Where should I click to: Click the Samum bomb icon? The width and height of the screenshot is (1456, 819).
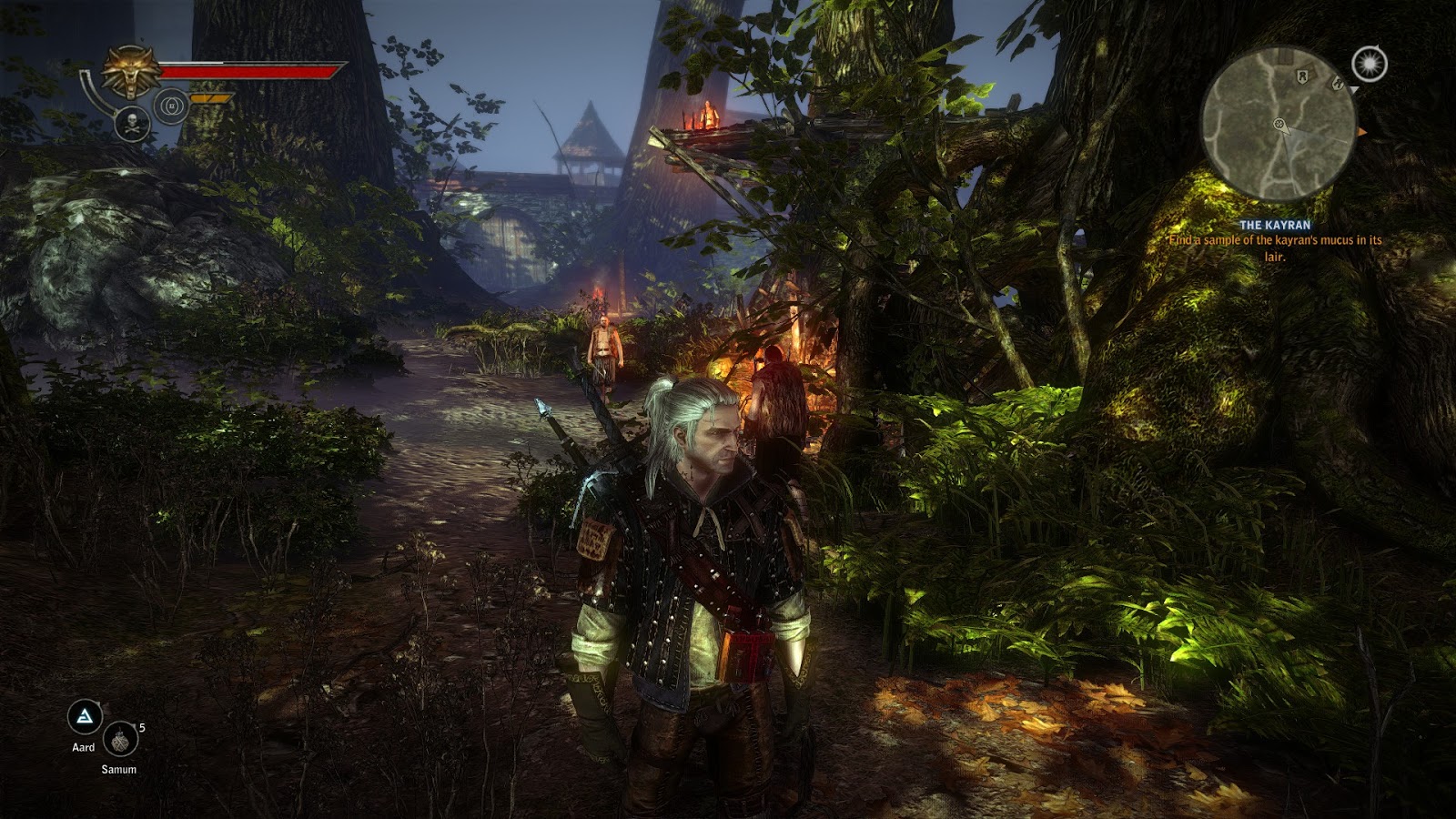(120, 740)
